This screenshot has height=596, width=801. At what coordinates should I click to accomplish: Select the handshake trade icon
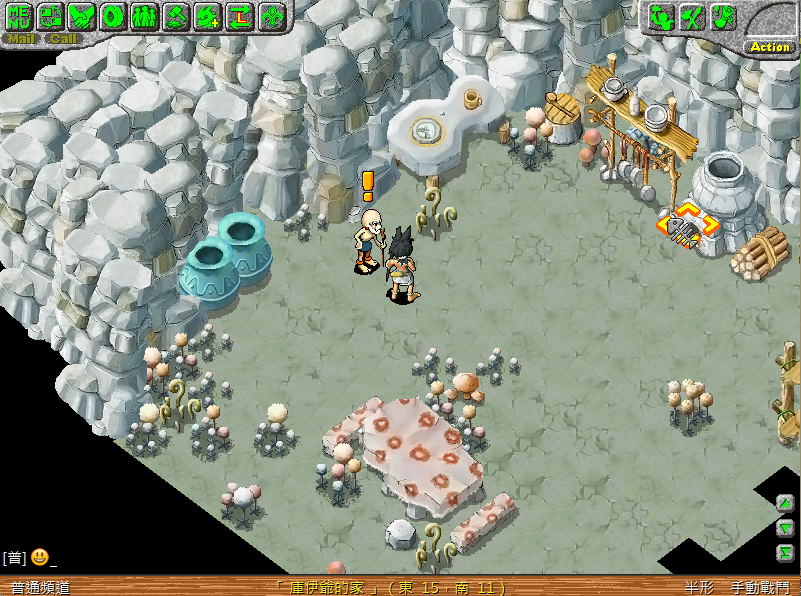coord(82,16)
